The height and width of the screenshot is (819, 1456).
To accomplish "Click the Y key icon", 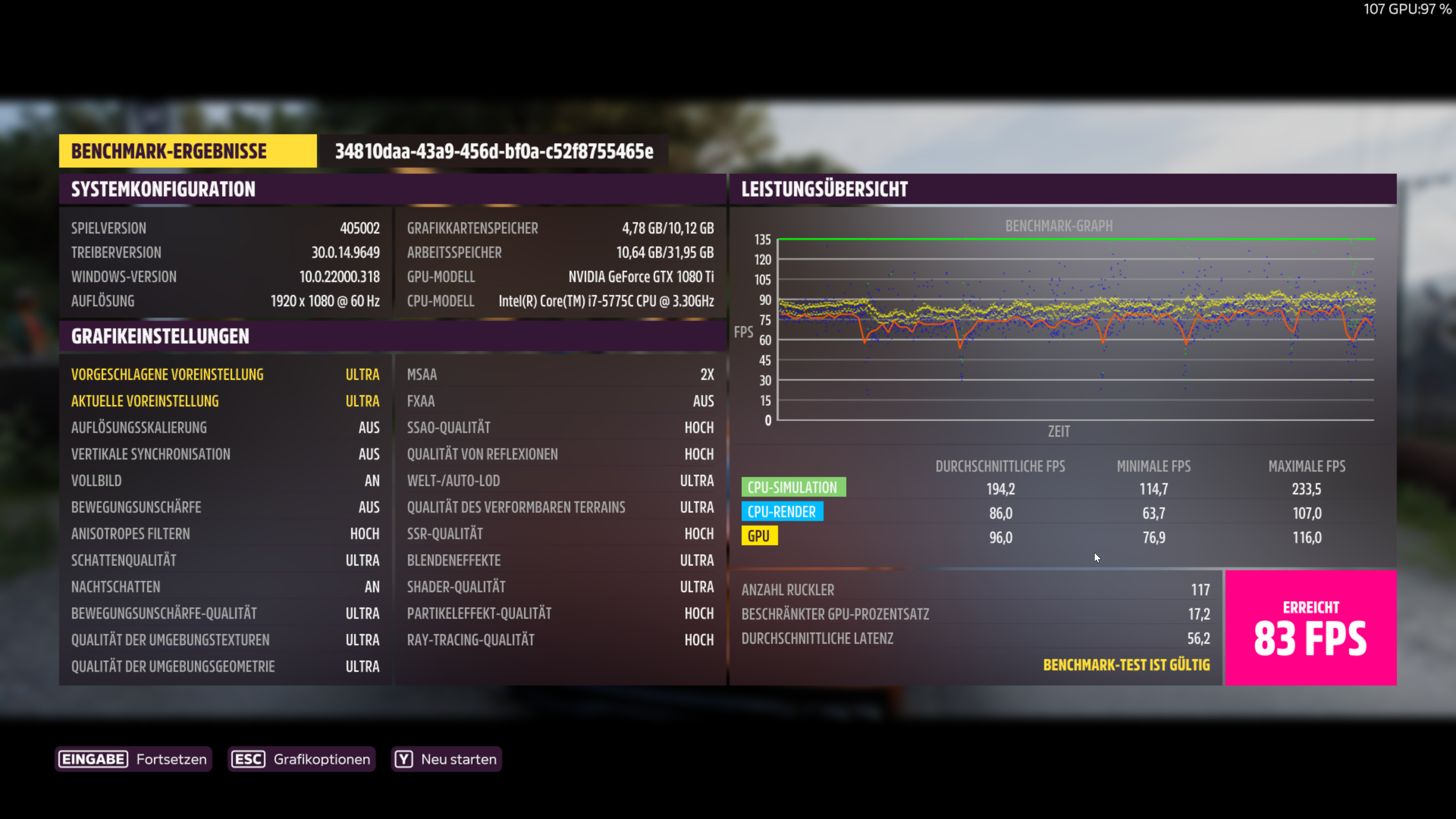I will [x=403, y=759].
